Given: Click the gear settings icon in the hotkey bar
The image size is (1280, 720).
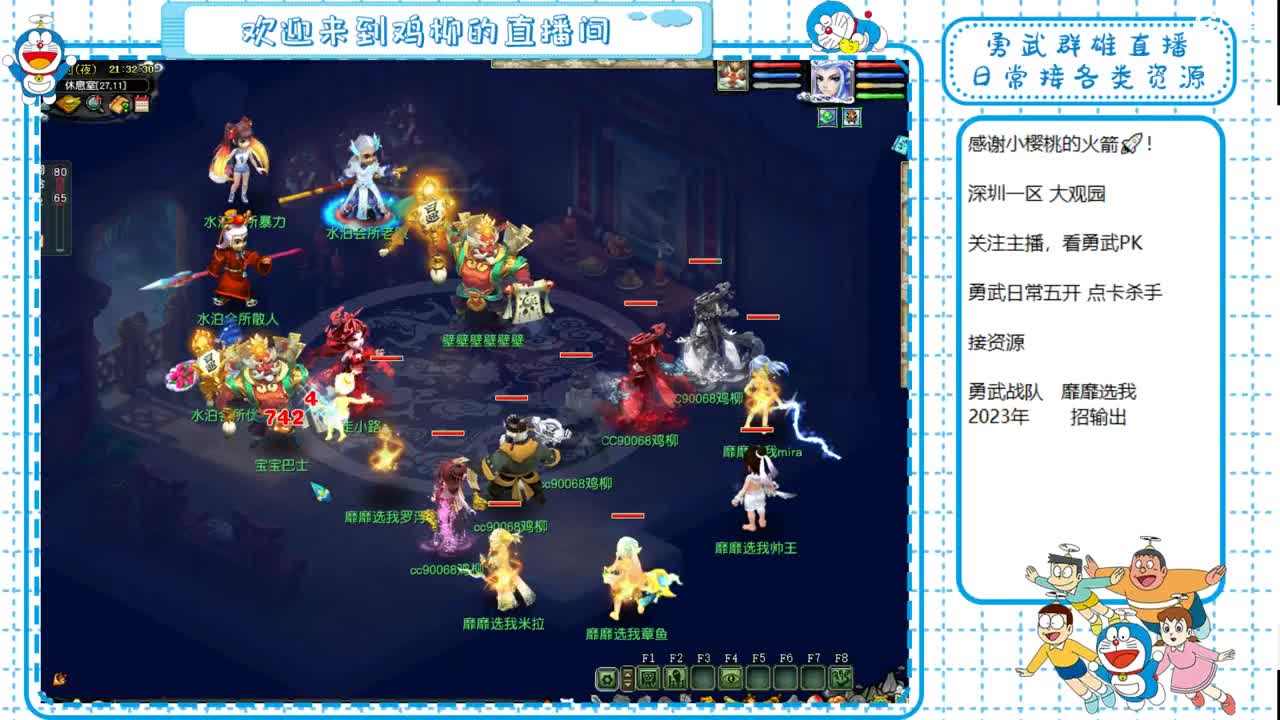Looking at the screenshot, I should (606, 678).
